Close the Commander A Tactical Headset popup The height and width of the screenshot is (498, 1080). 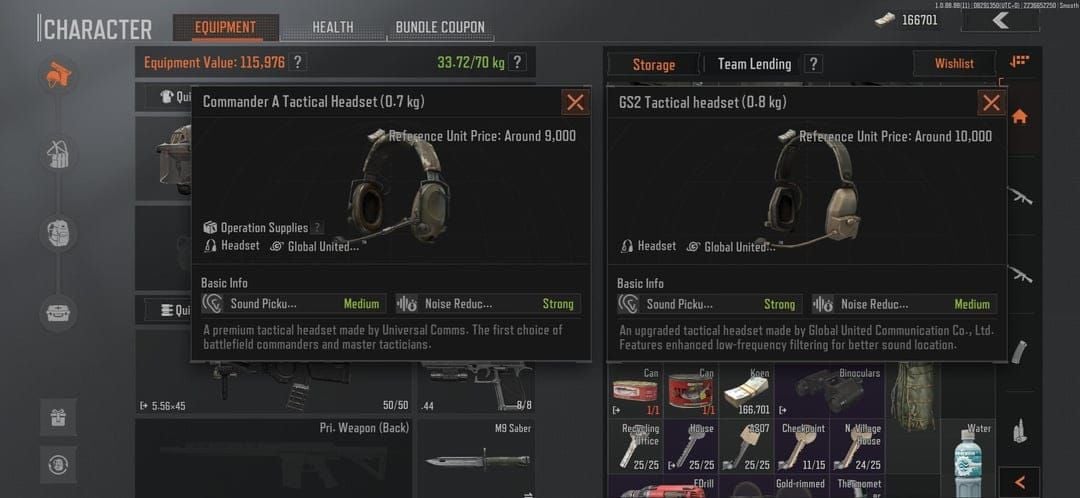(575, 103)
